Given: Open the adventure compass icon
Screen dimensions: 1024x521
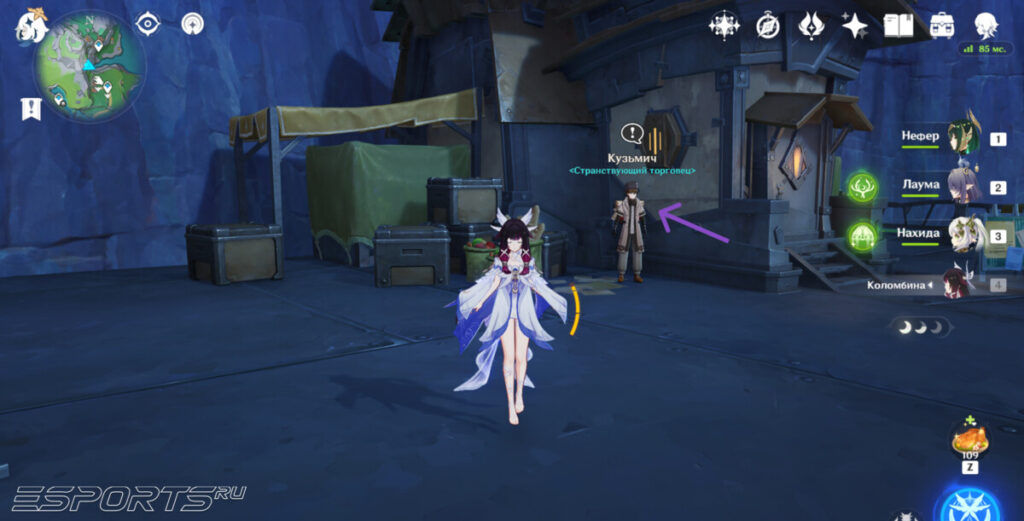Looking at the screenshot, I should pyautogui.click(x=767, y=25).
